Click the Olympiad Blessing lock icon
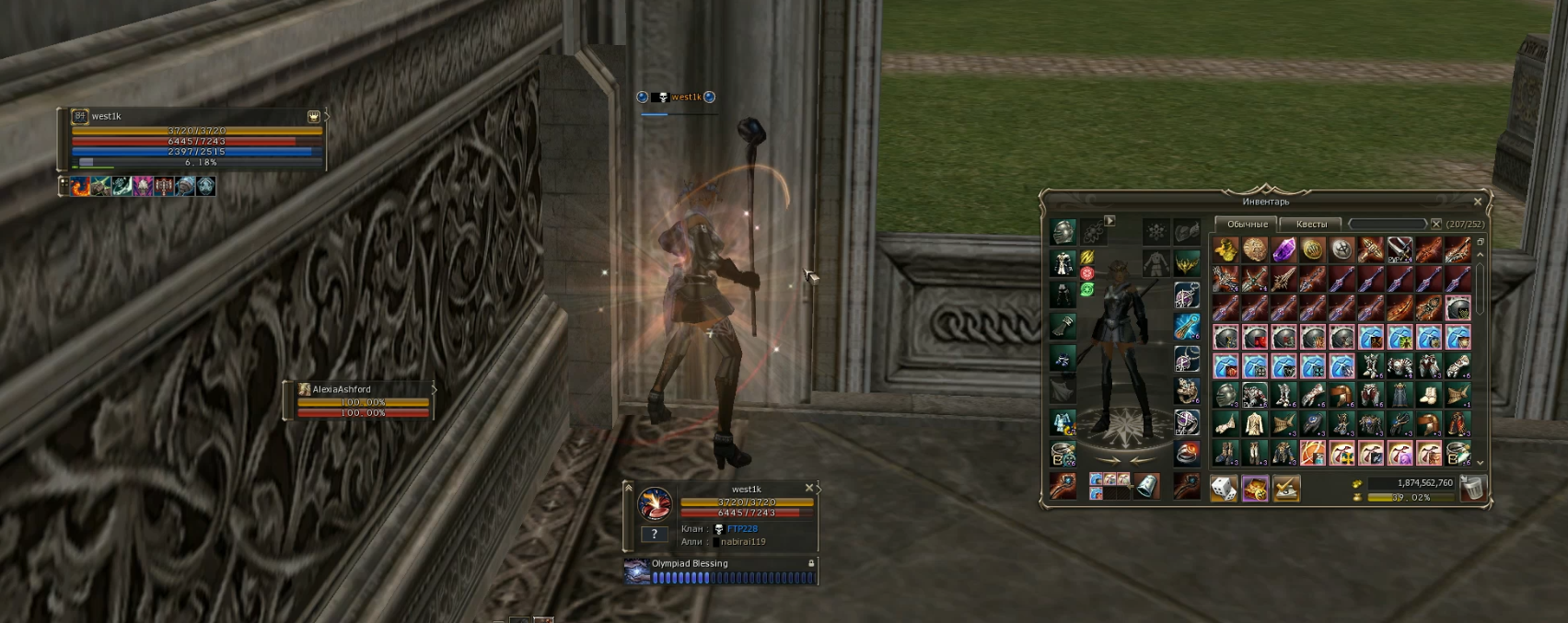Image resolution: width=1568 pixels, height=623 pixels. 811,563
